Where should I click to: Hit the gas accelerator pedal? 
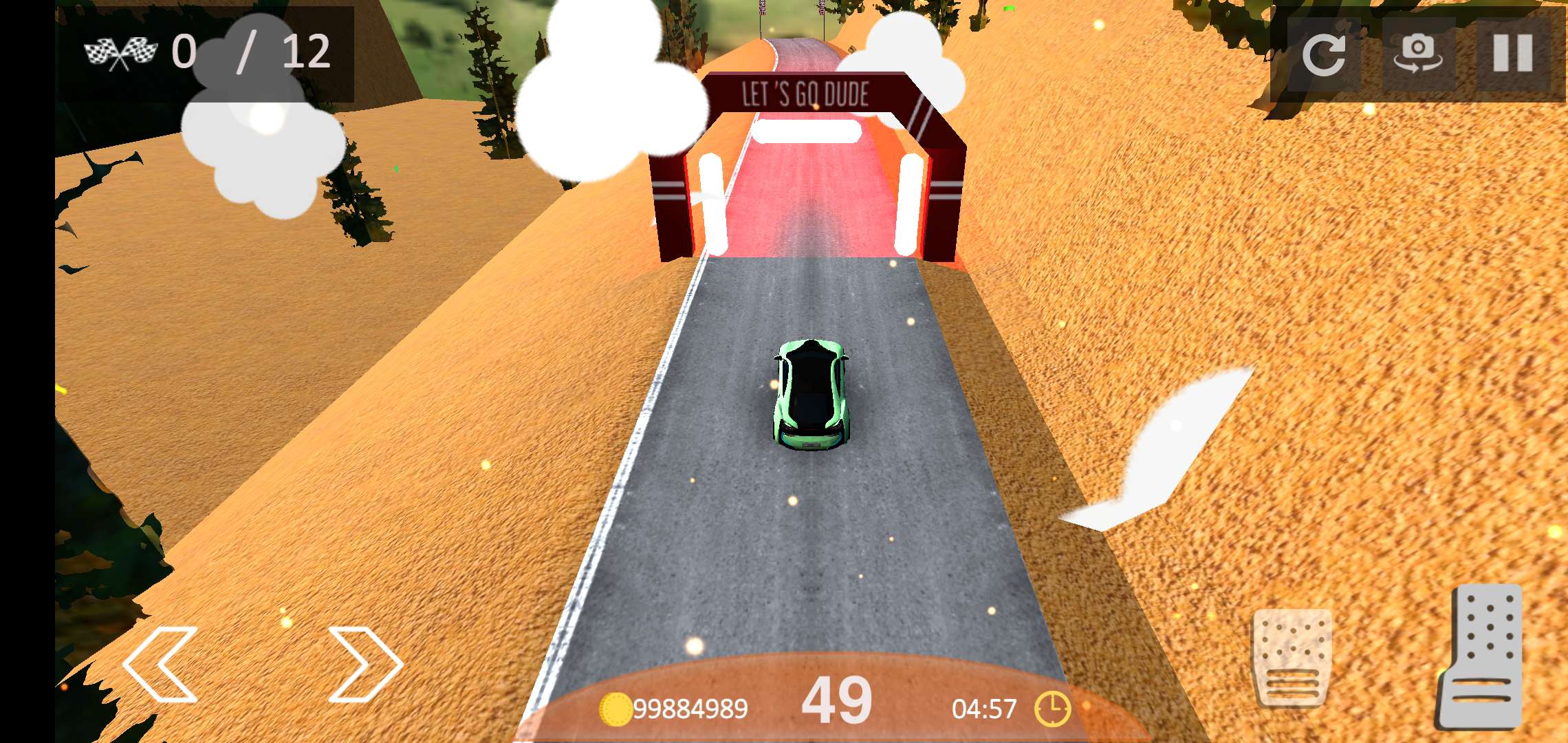[x=1481, y=658]
